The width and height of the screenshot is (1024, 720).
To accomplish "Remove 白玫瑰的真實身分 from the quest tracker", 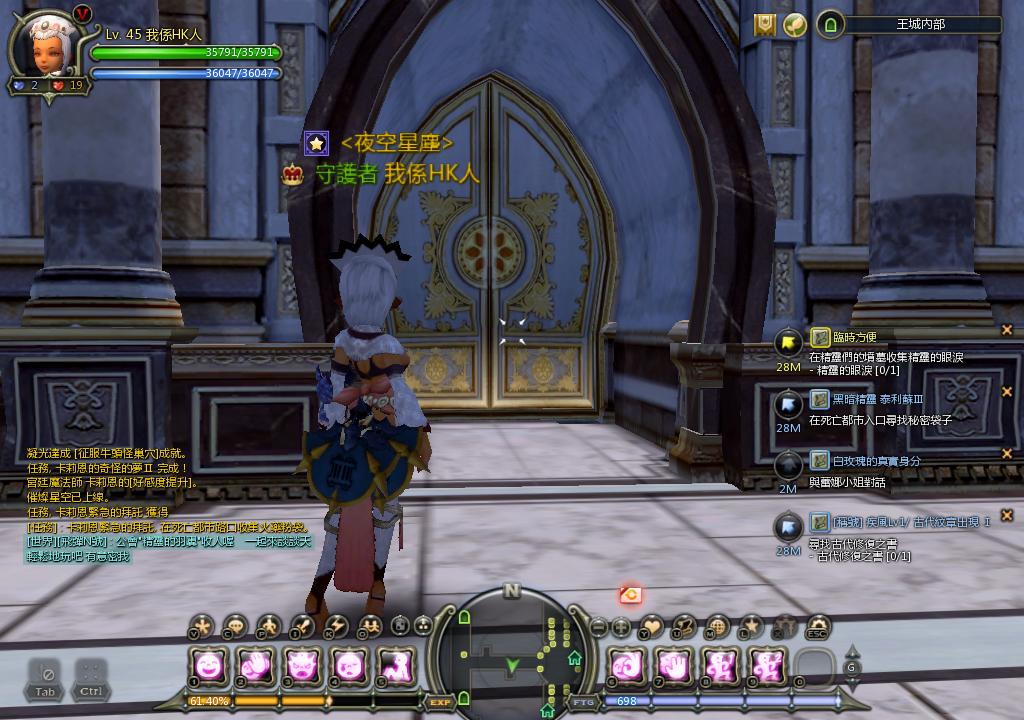I will point(1007,454).
